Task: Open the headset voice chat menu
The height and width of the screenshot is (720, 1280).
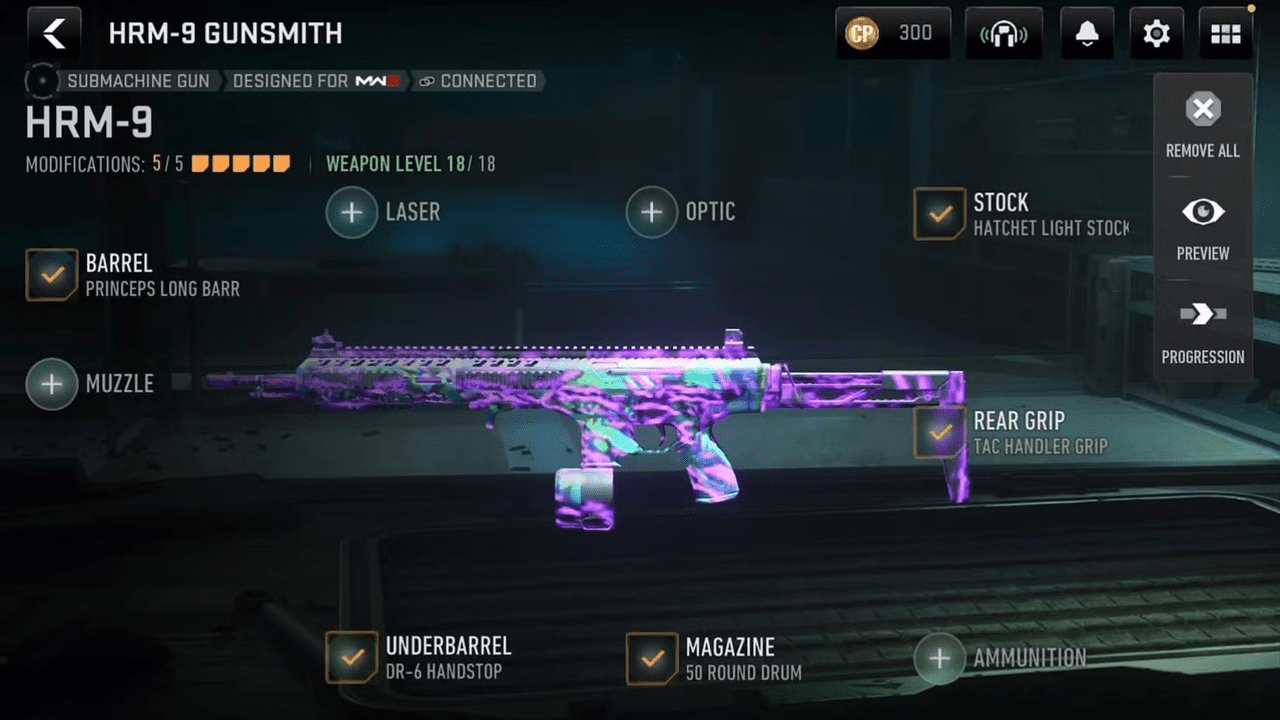Action: [x=1003, y=34]
